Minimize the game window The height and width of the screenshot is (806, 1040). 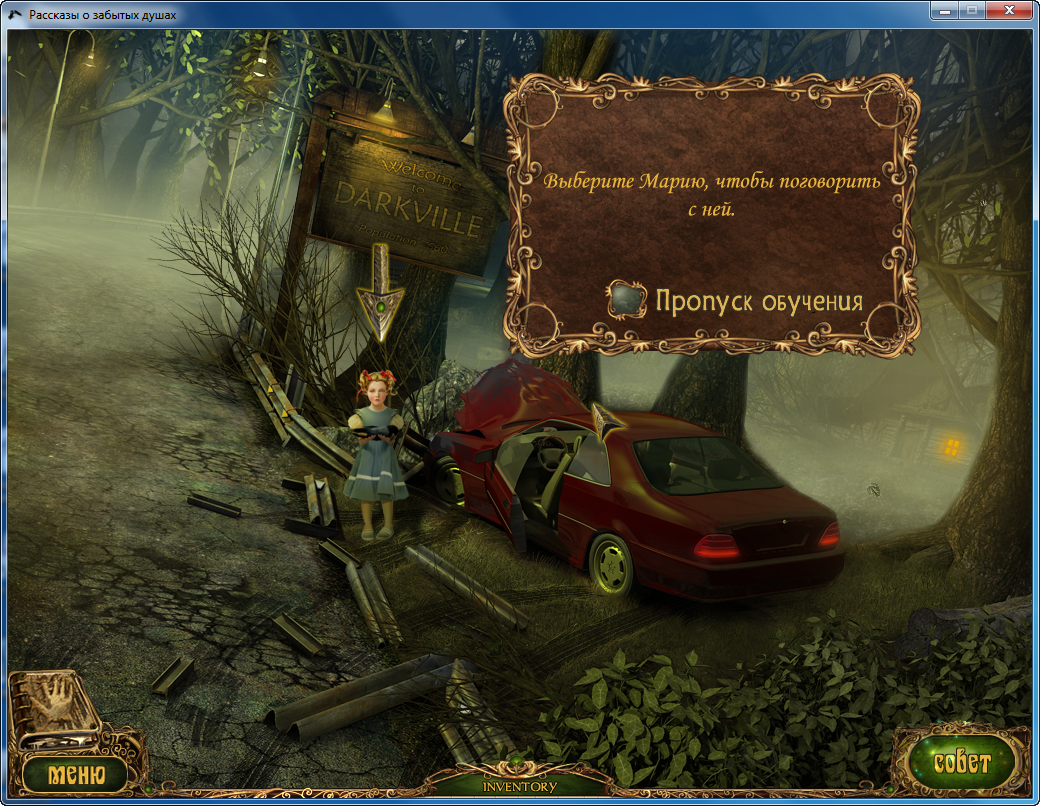943,11
